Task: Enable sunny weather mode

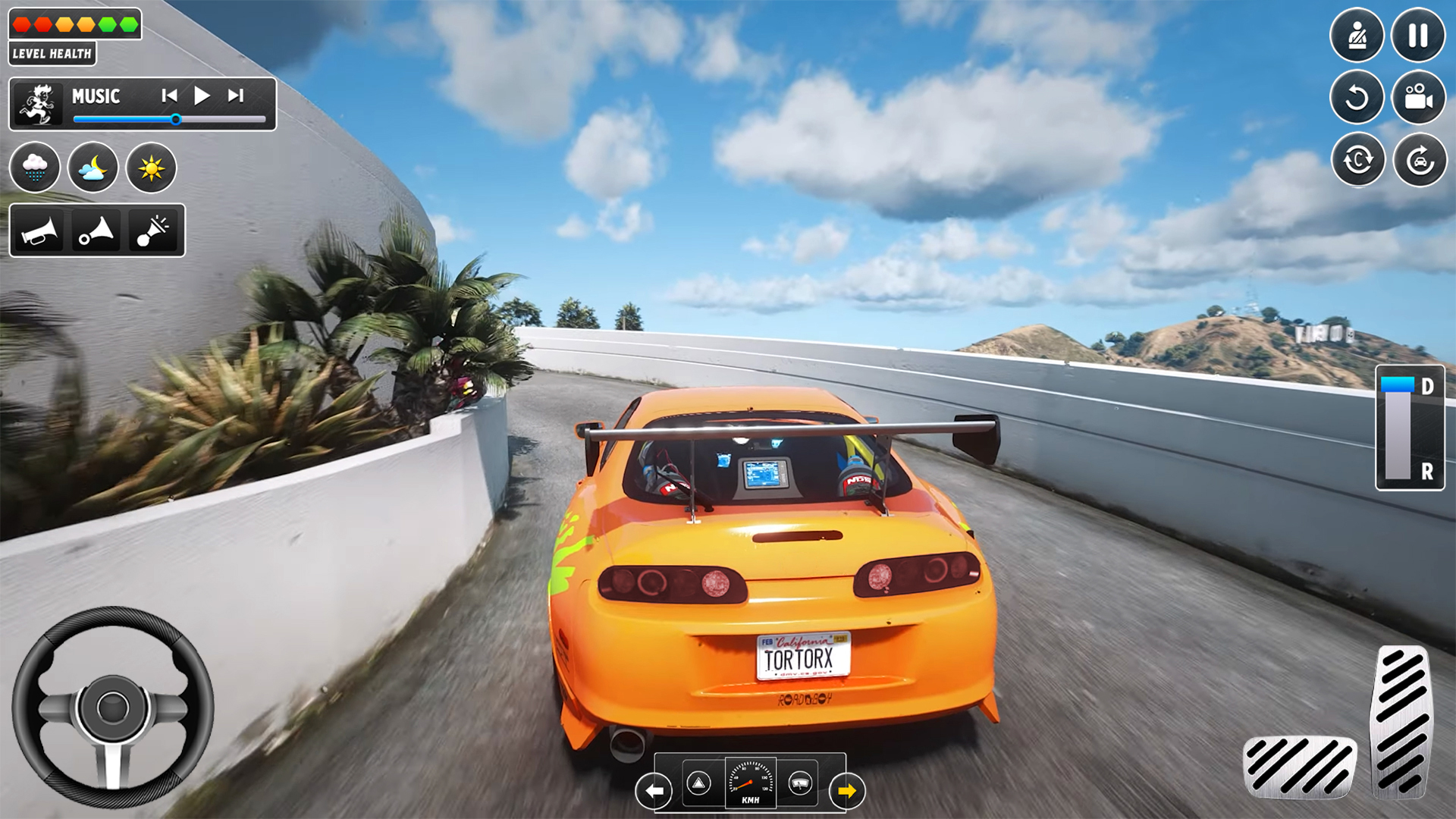Action: [x=151, y=168]
